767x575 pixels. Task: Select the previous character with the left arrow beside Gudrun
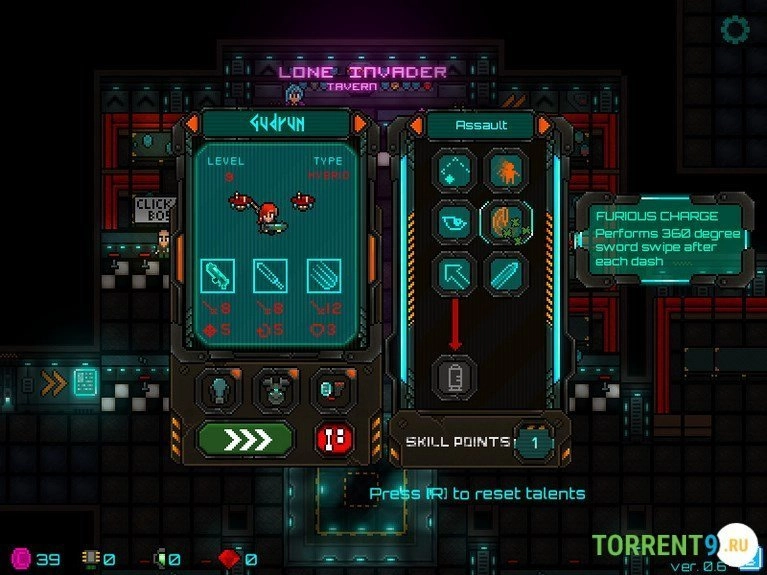click(192, 124)
